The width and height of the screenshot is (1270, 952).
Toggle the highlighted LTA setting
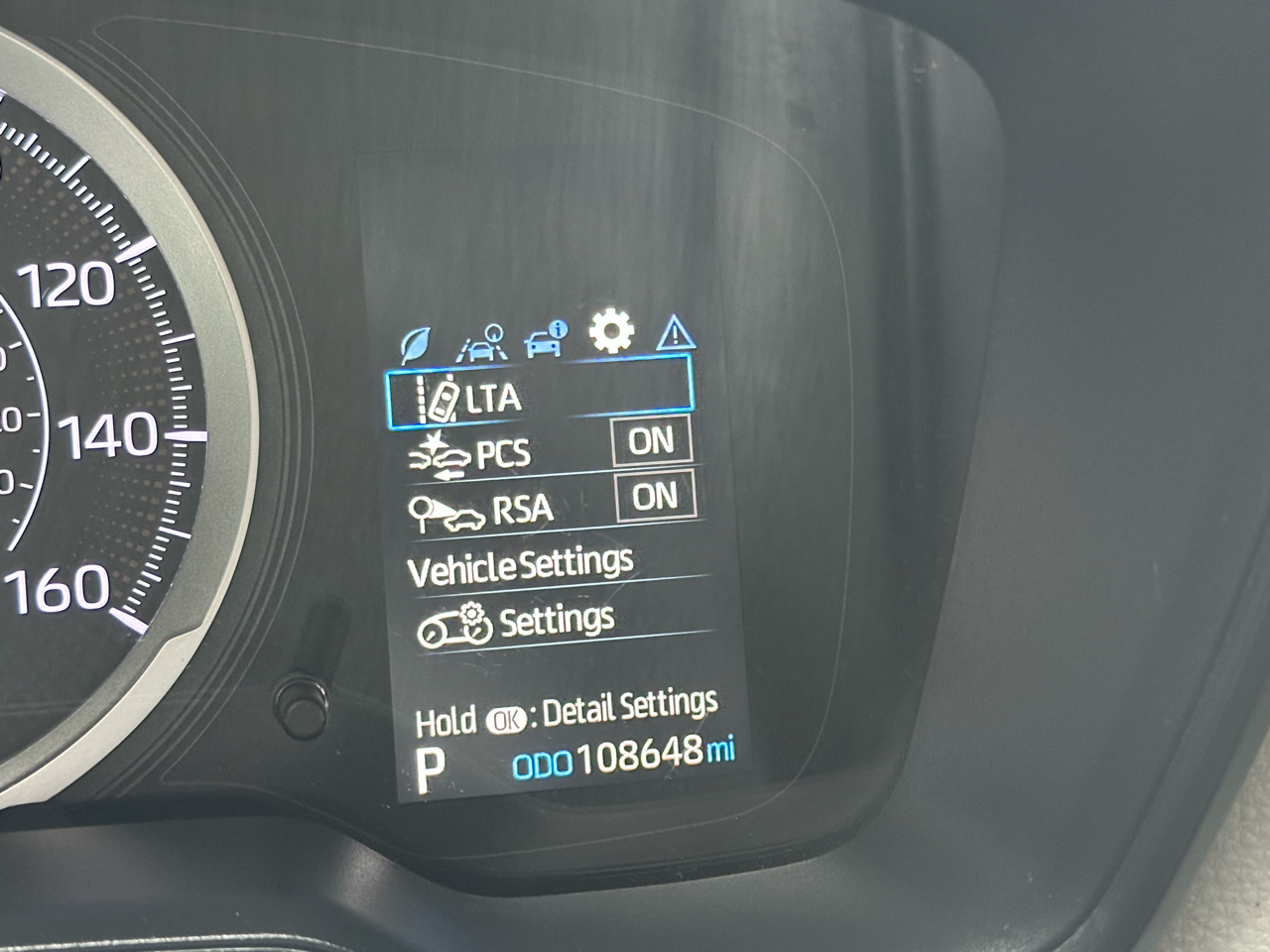[x=541, y=395]
